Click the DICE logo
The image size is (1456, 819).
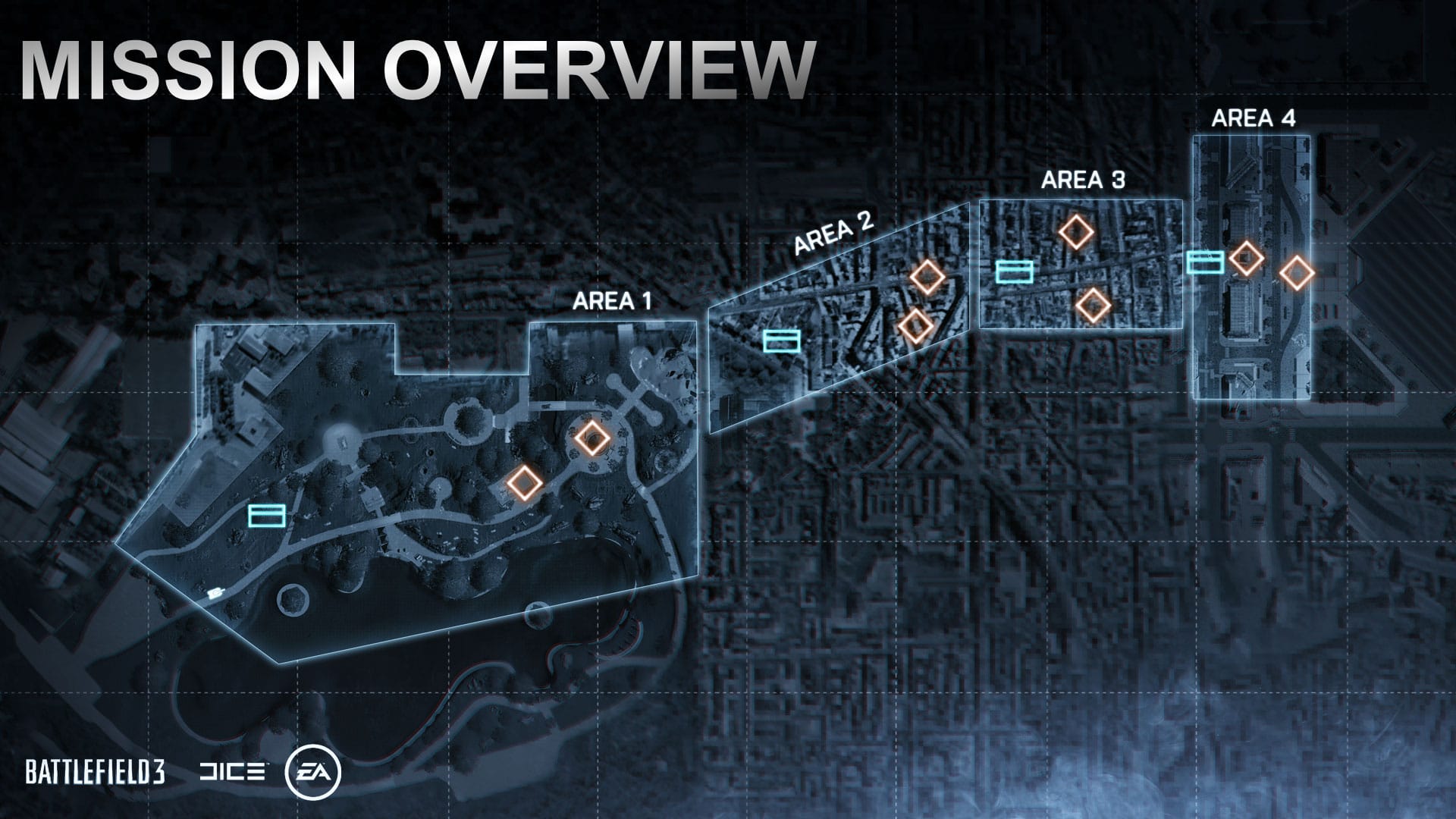(232, 773)
